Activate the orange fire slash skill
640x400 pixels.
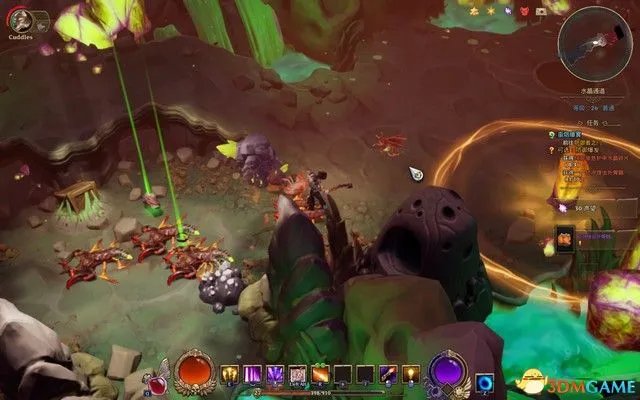tap(321, 375)
